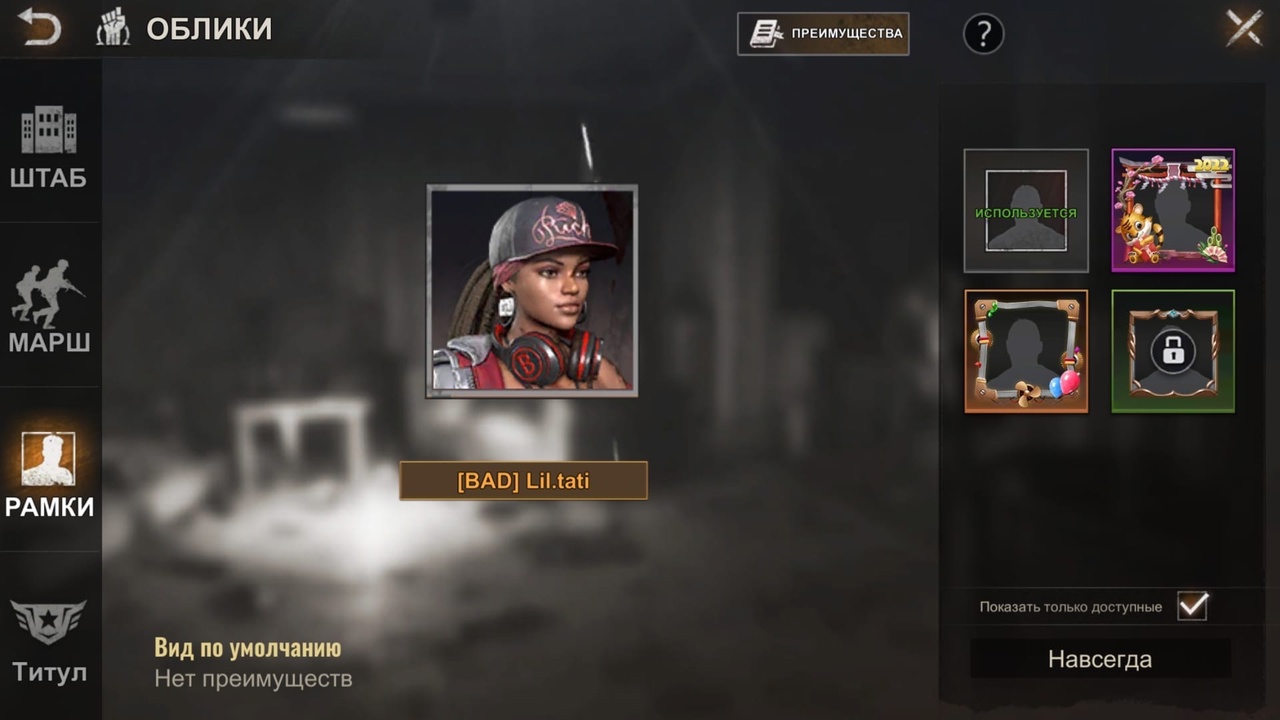Pick the balloon-decorated frame
Viewport: 1280px width, 720px height.
click(x=1026, y=351)
